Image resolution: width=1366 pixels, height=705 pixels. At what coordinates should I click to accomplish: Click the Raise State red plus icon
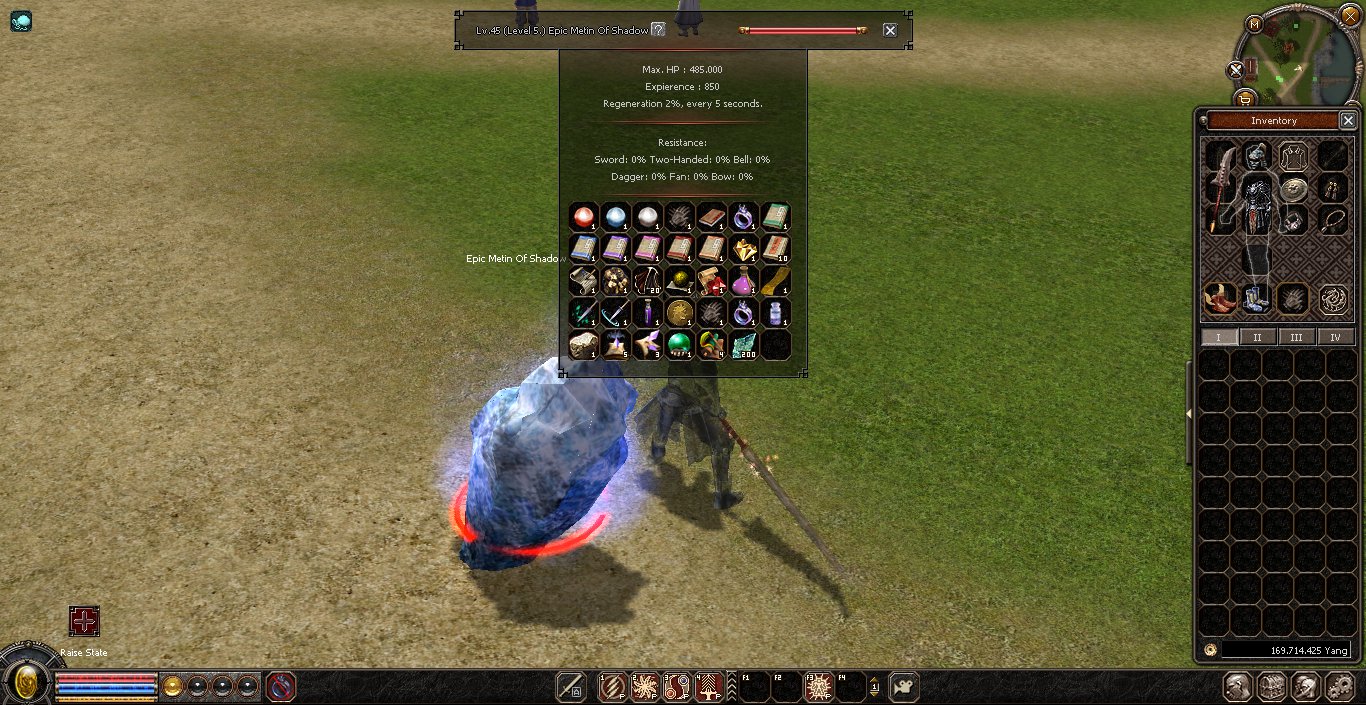point(84,621)
